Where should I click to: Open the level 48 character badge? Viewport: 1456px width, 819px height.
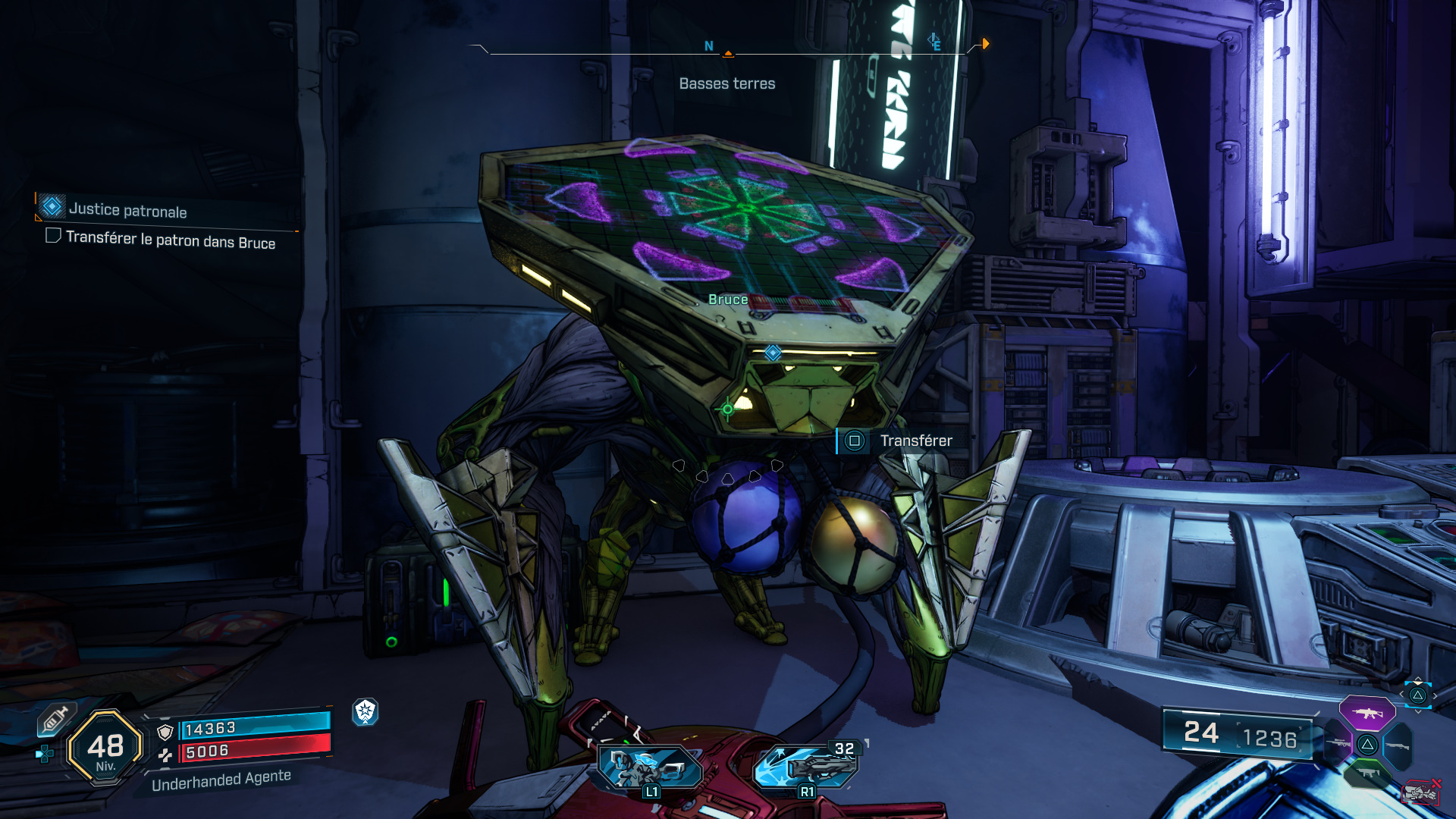click(x=105, y=748)
